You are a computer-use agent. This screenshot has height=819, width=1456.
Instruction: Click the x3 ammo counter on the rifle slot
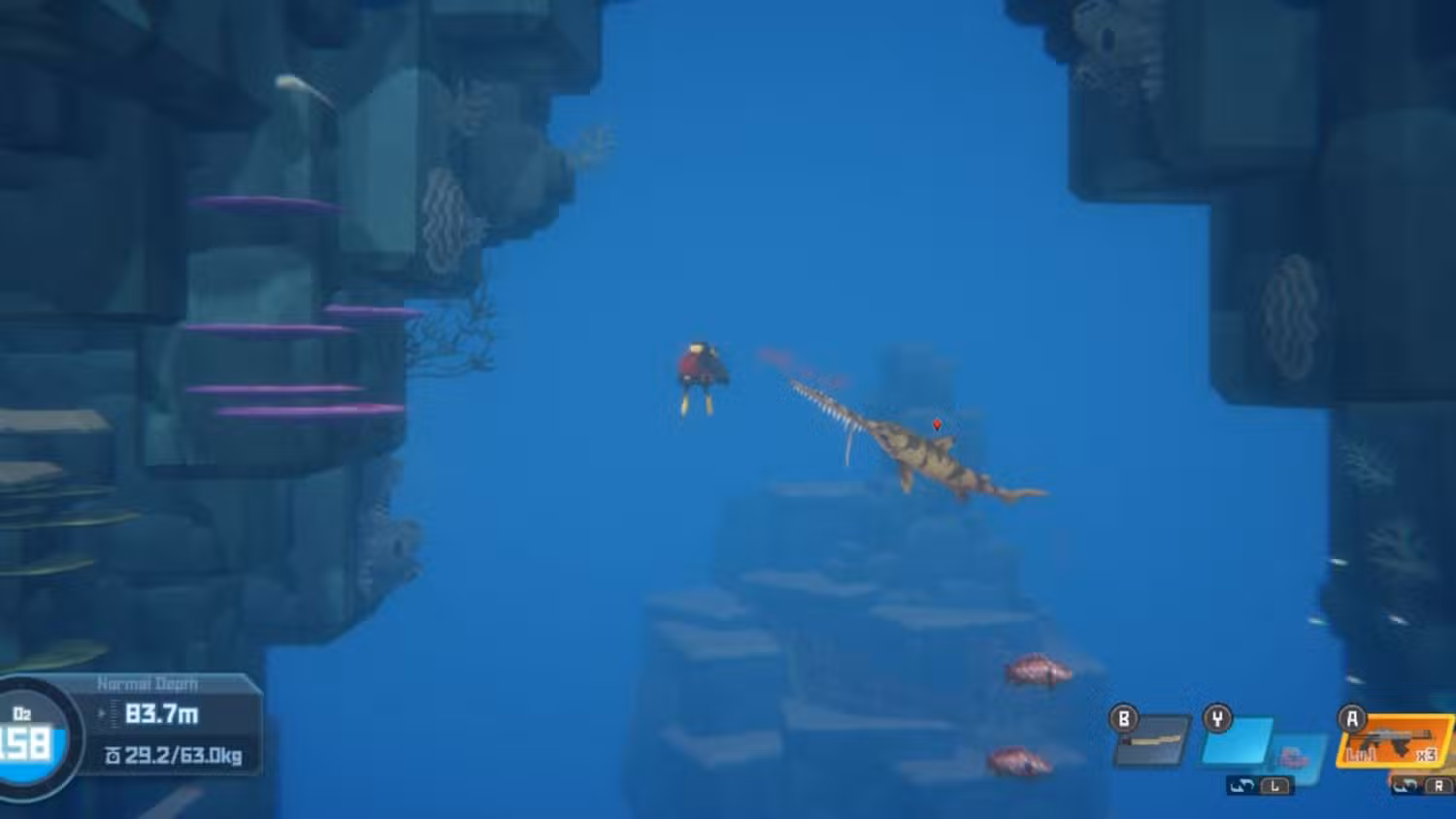[x=1426, y=755]
